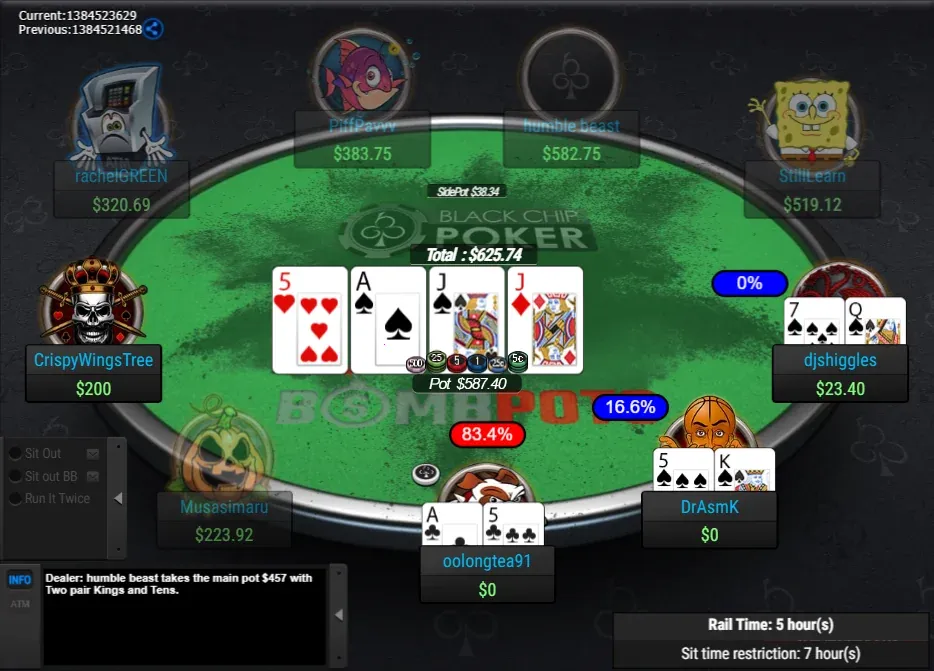Switch to the INFO chat tab

click(x=20, y=580)
